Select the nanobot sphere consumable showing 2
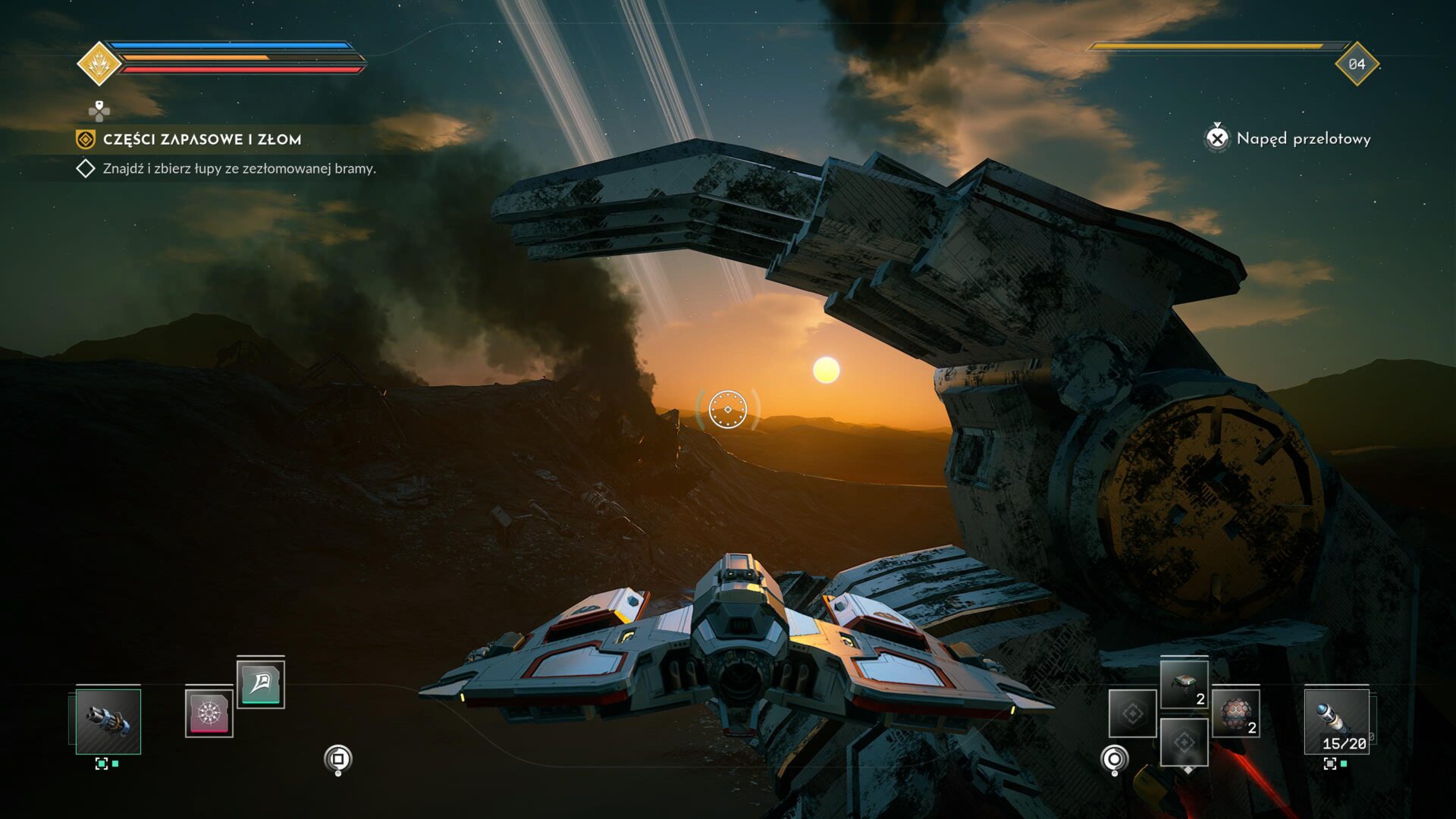1456x819 pixels. (x=1236, y=714)
